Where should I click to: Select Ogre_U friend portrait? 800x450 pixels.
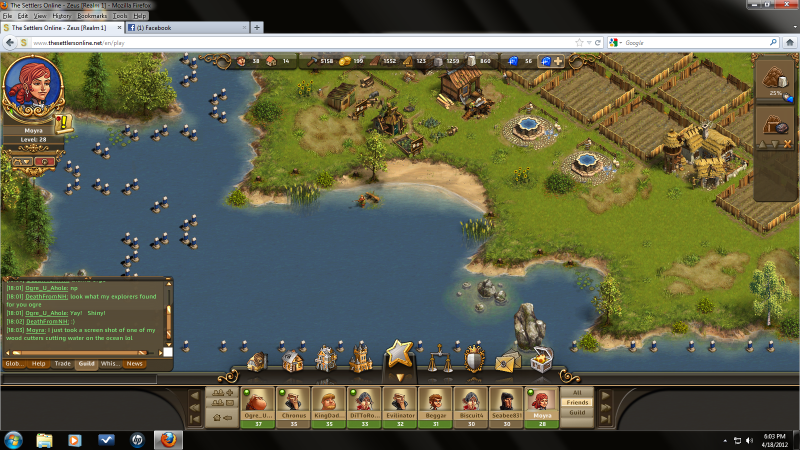(259, 401)
